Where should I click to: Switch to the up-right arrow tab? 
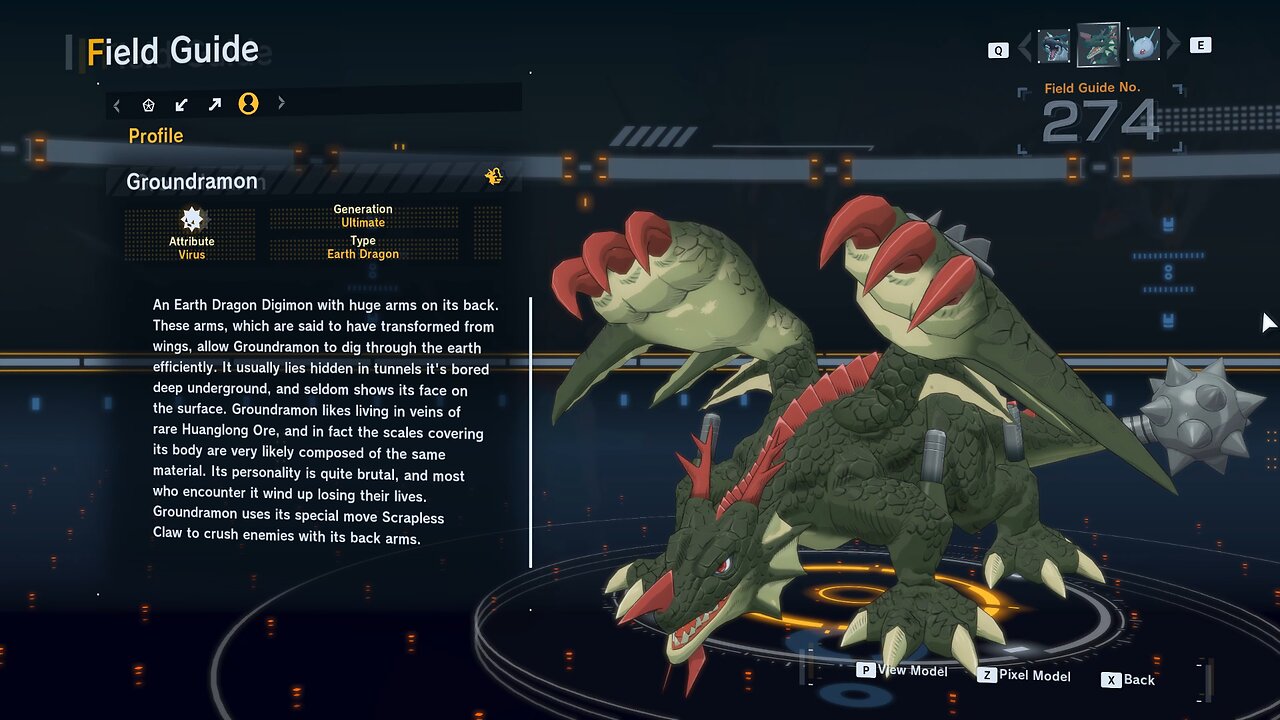click(215, 104)
